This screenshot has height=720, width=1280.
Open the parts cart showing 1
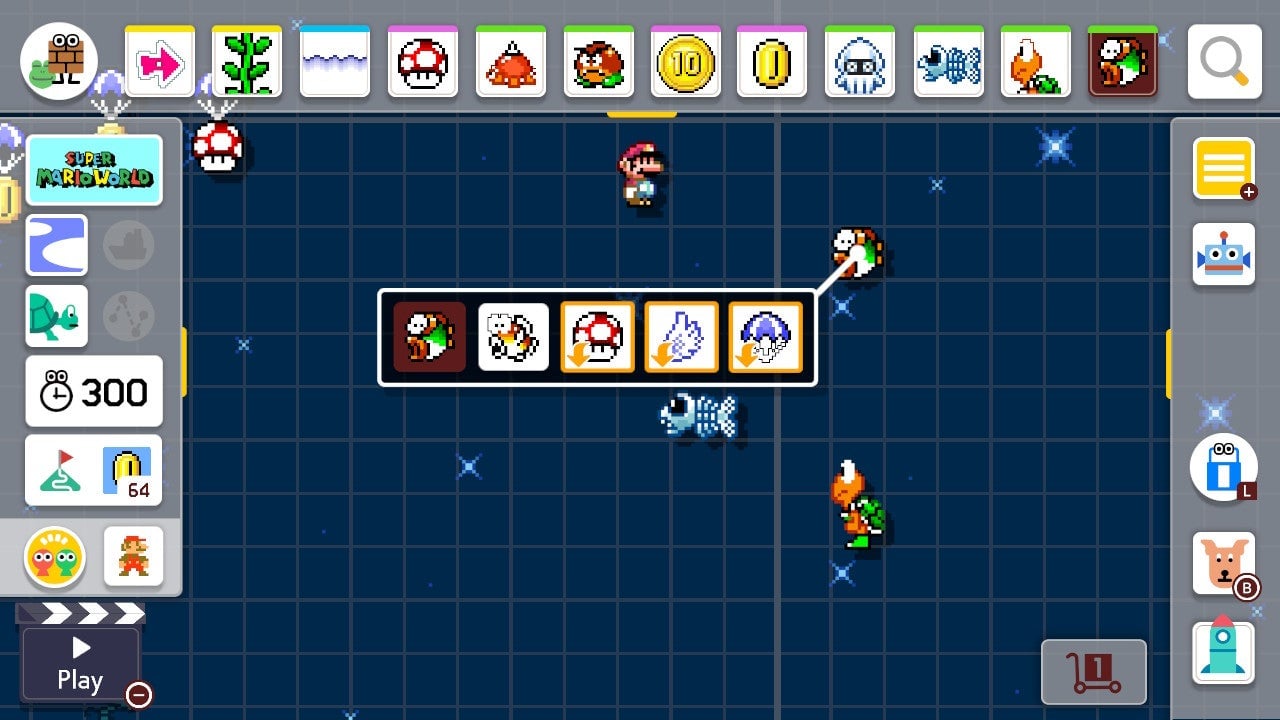pyautogui.click(x=1094, y=672)
